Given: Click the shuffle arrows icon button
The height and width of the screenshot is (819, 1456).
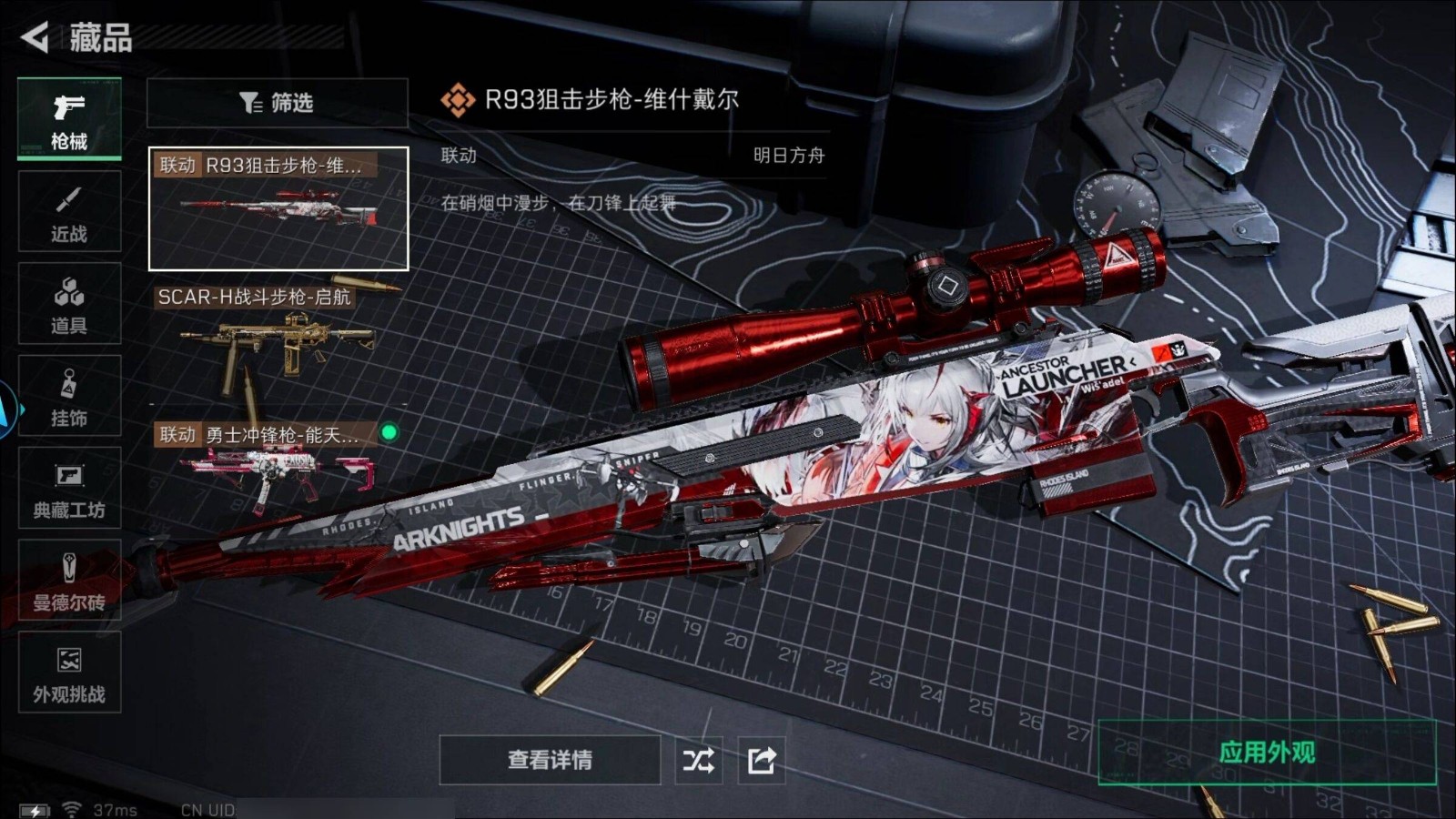Looking at the screenshot, I should [699, 760].
